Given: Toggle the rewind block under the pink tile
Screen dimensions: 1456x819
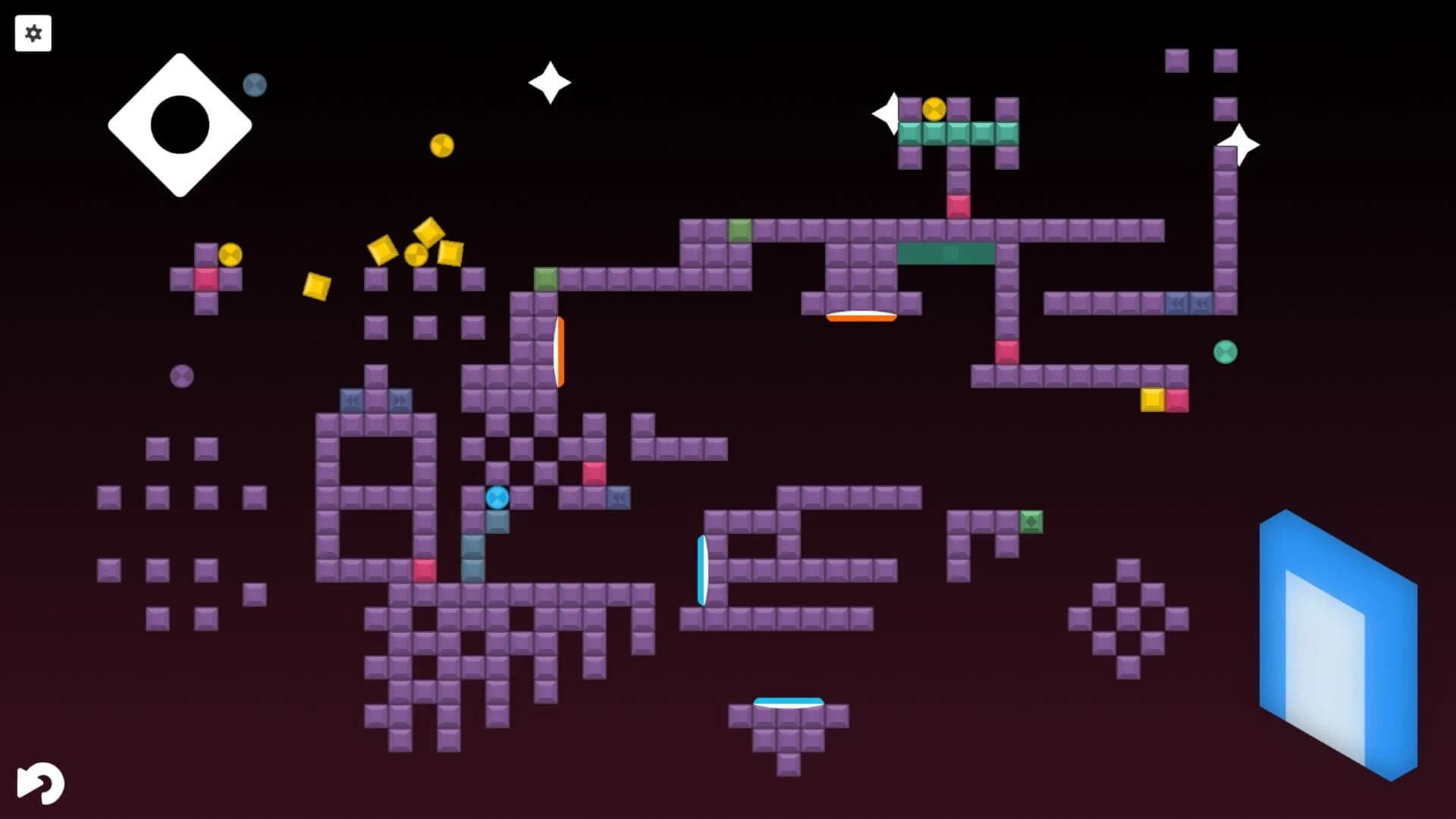Looking at the screenshot, I should [x=620, y=497].
